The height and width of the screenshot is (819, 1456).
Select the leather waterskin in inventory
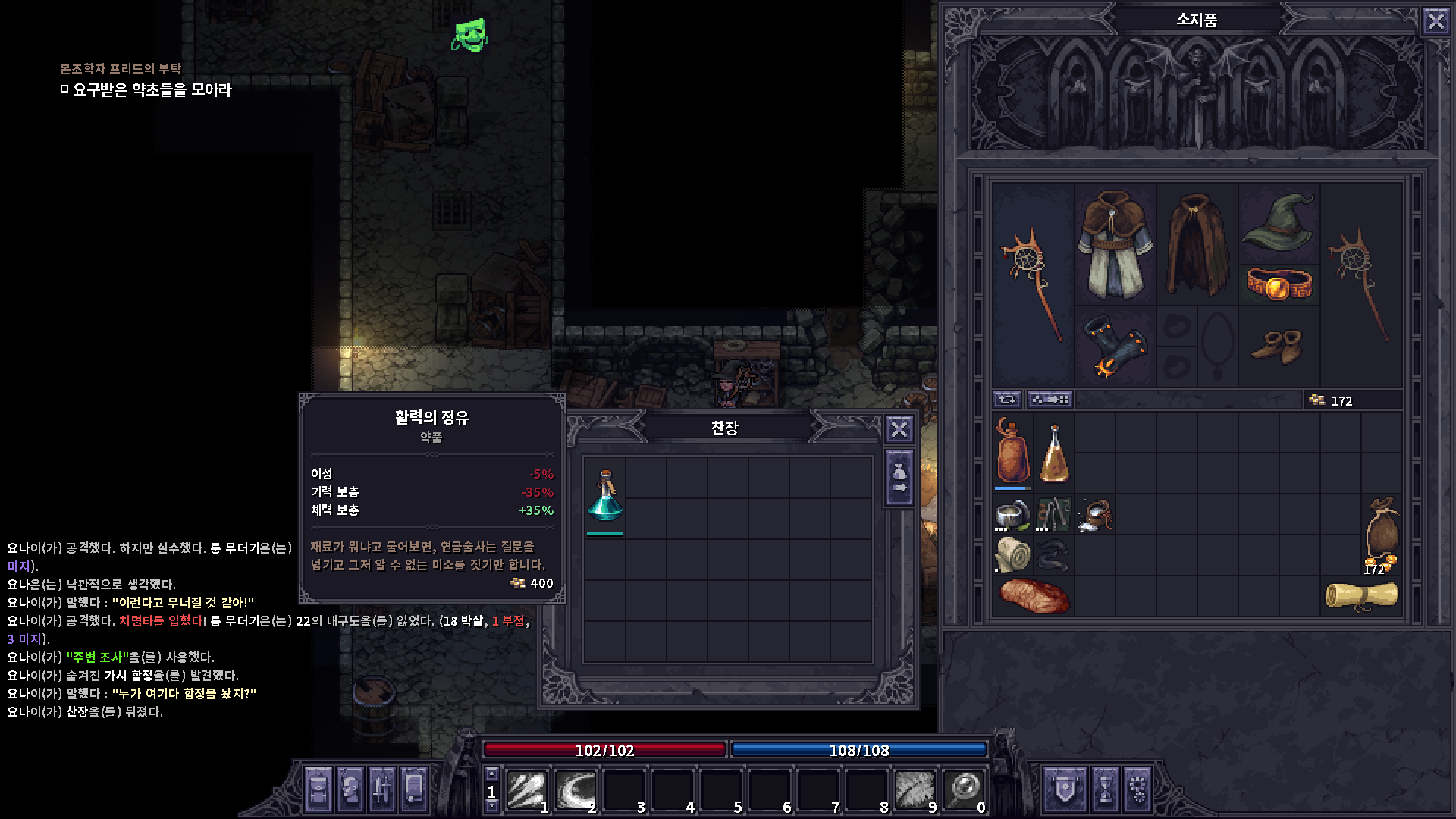tap(1012, 452)
